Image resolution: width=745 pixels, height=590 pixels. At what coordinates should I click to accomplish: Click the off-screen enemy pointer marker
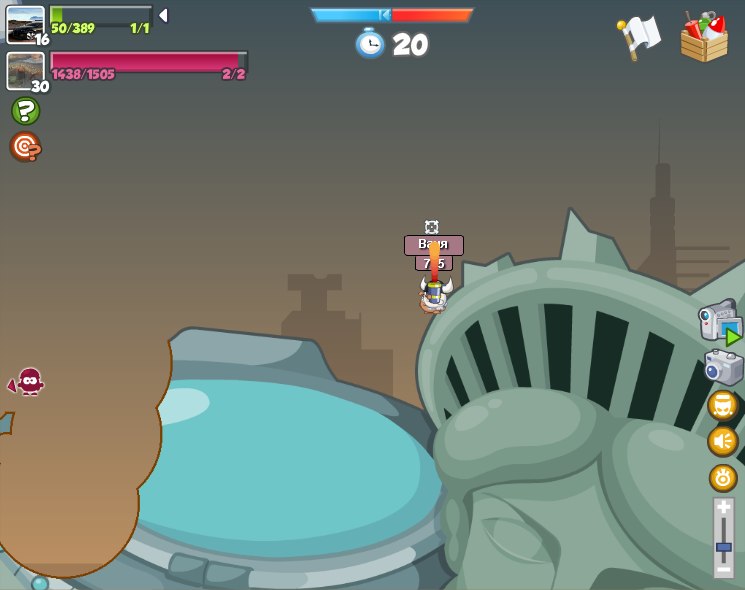(28, 382)
